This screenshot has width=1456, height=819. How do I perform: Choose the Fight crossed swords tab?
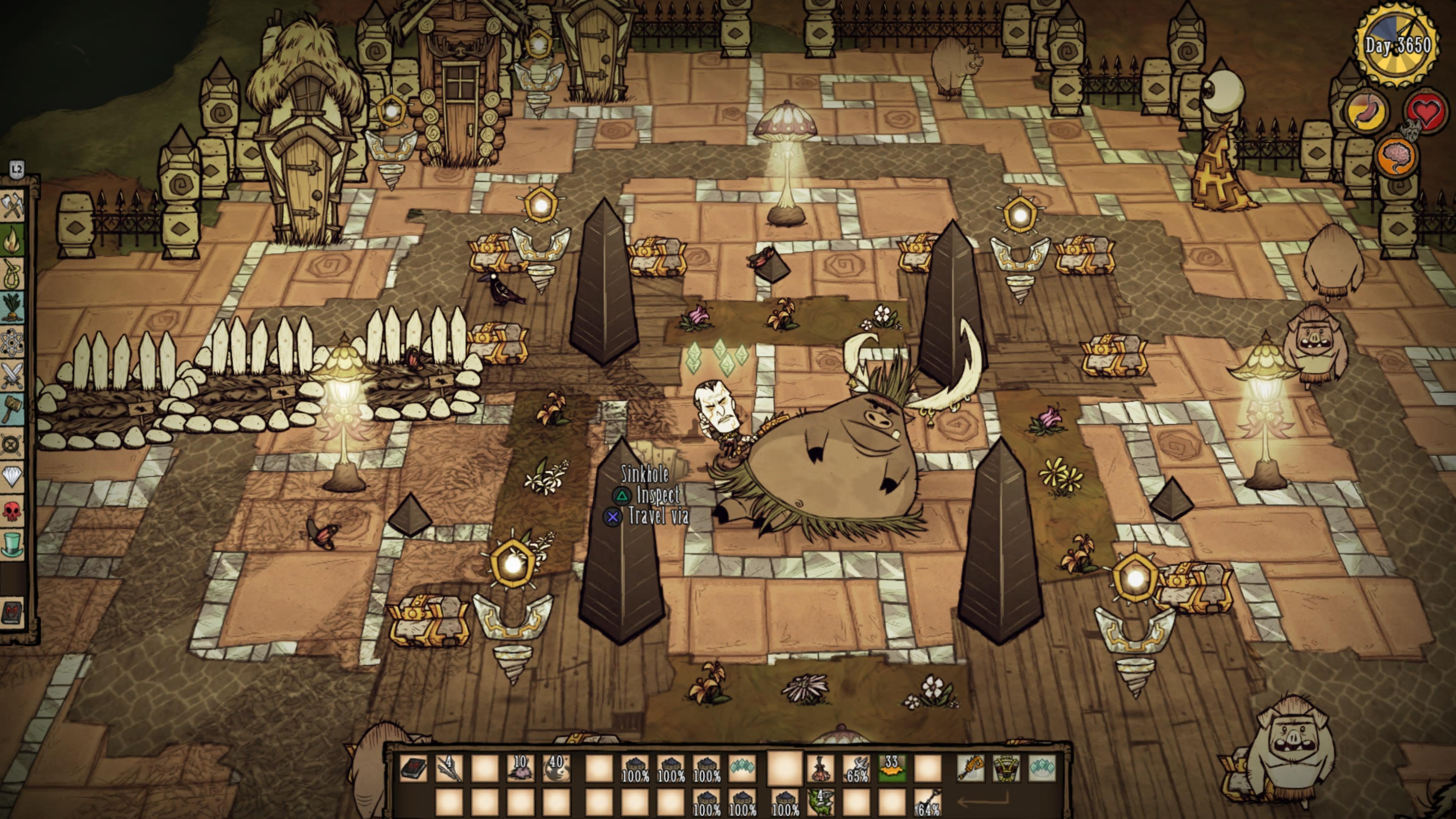13,376
